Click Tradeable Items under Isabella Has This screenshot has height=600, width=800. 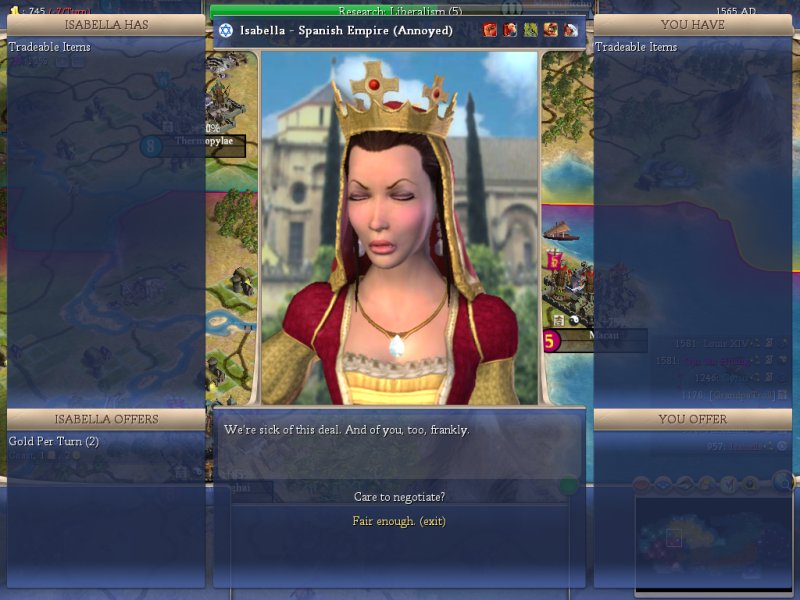[49, 47]
